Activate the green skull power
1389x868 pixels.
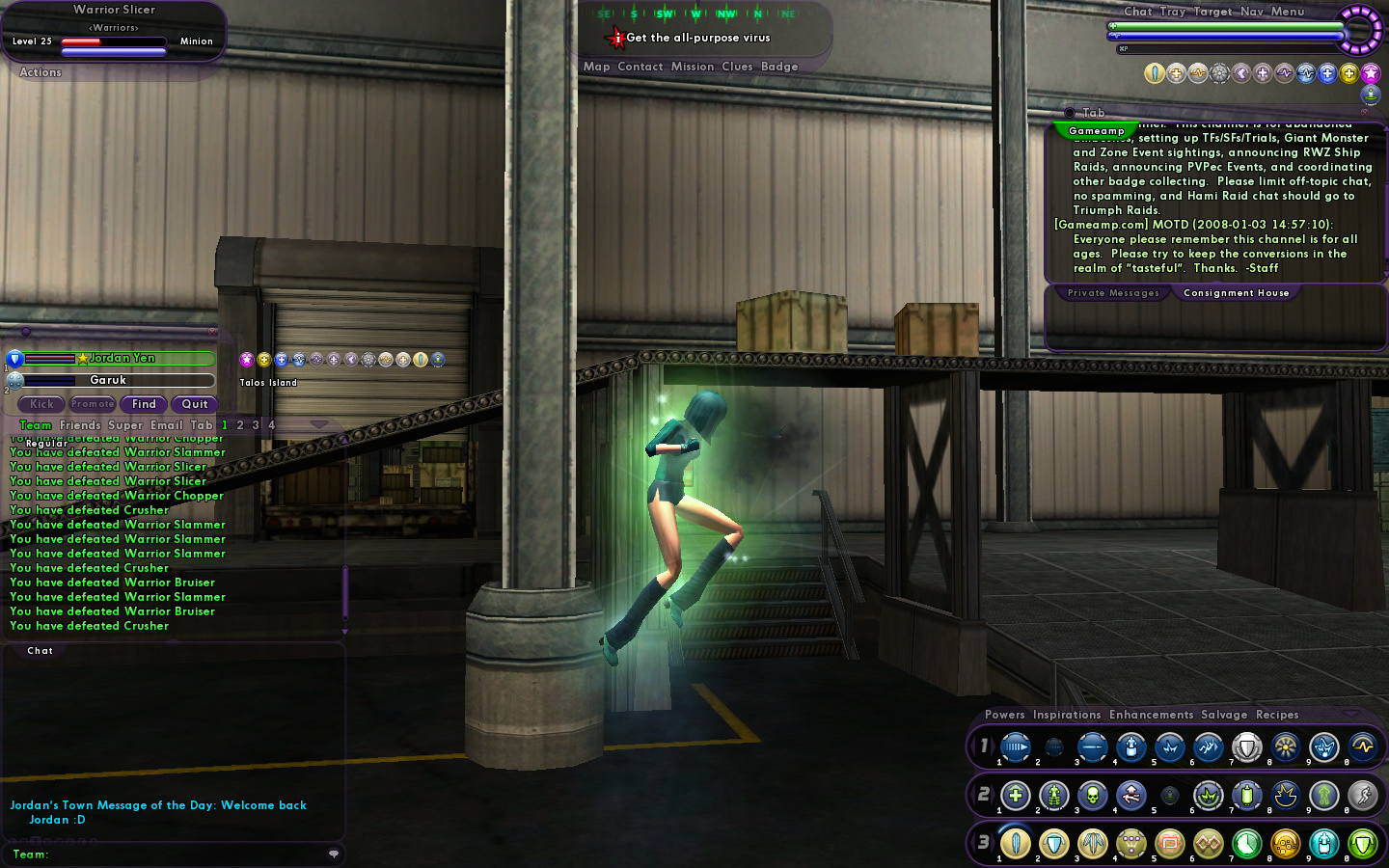(1092, 796)
